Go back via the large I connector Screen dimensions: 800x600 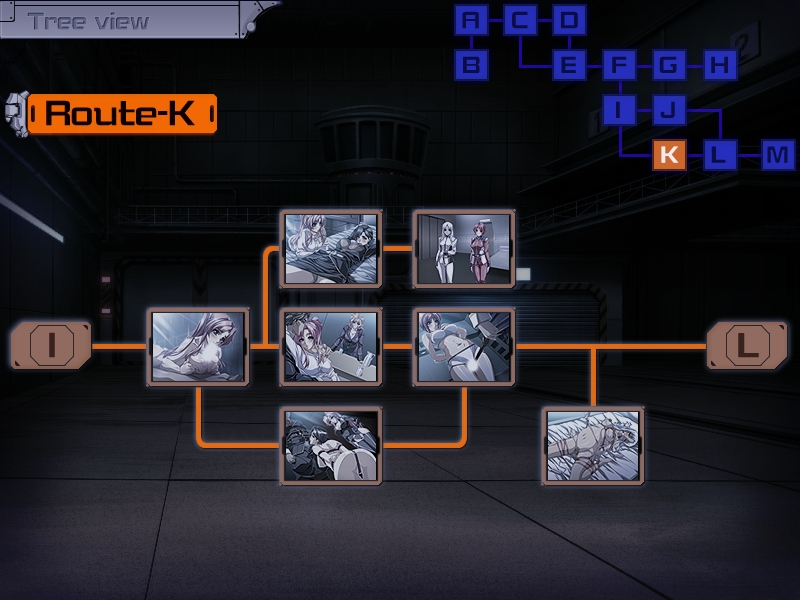(50, 346)
